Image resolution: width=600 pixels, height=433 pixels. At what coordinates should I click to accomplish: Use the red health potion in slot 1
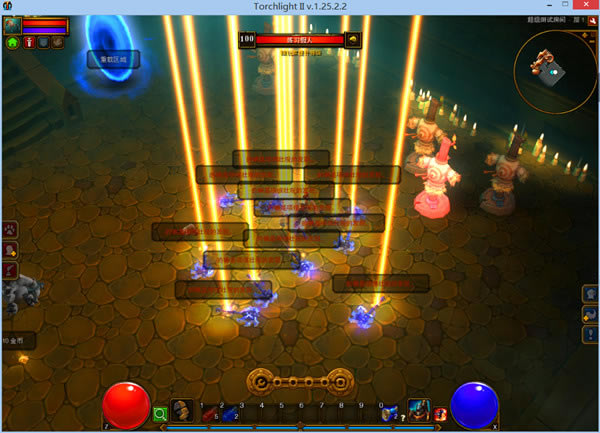(x=207, y=412)
